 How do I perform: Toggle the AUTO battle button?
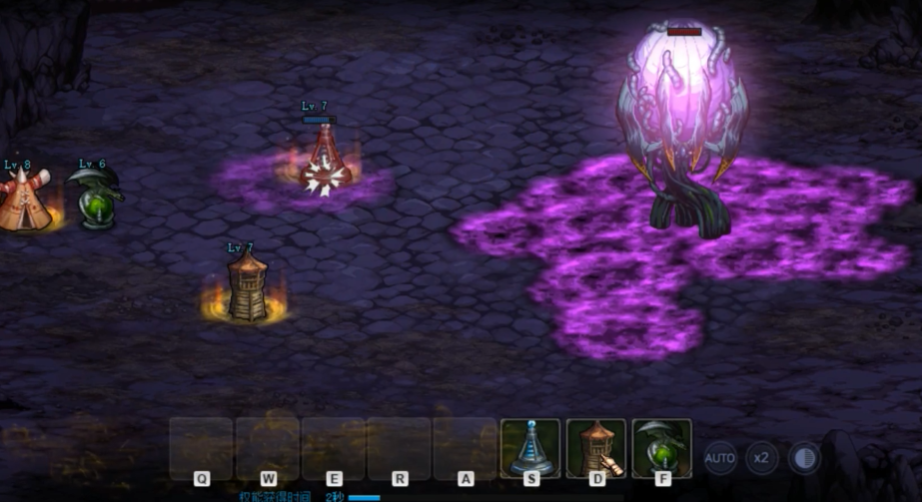point(720,458)
